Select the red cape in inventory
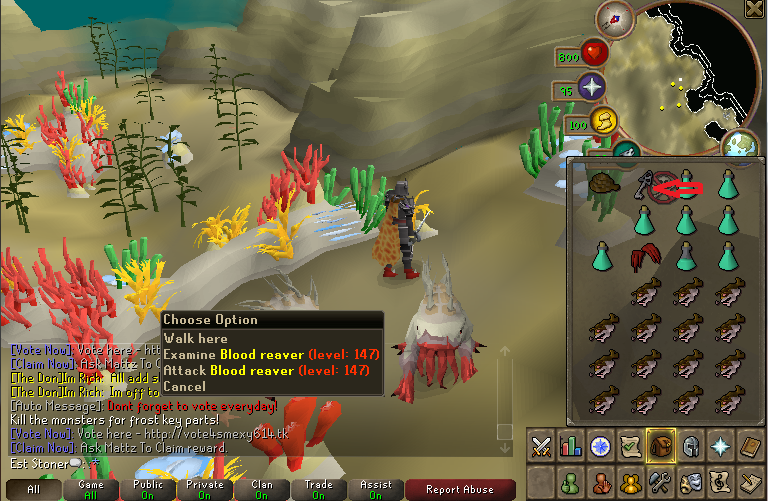Screen dimensions: 768x501 (644, 257)
